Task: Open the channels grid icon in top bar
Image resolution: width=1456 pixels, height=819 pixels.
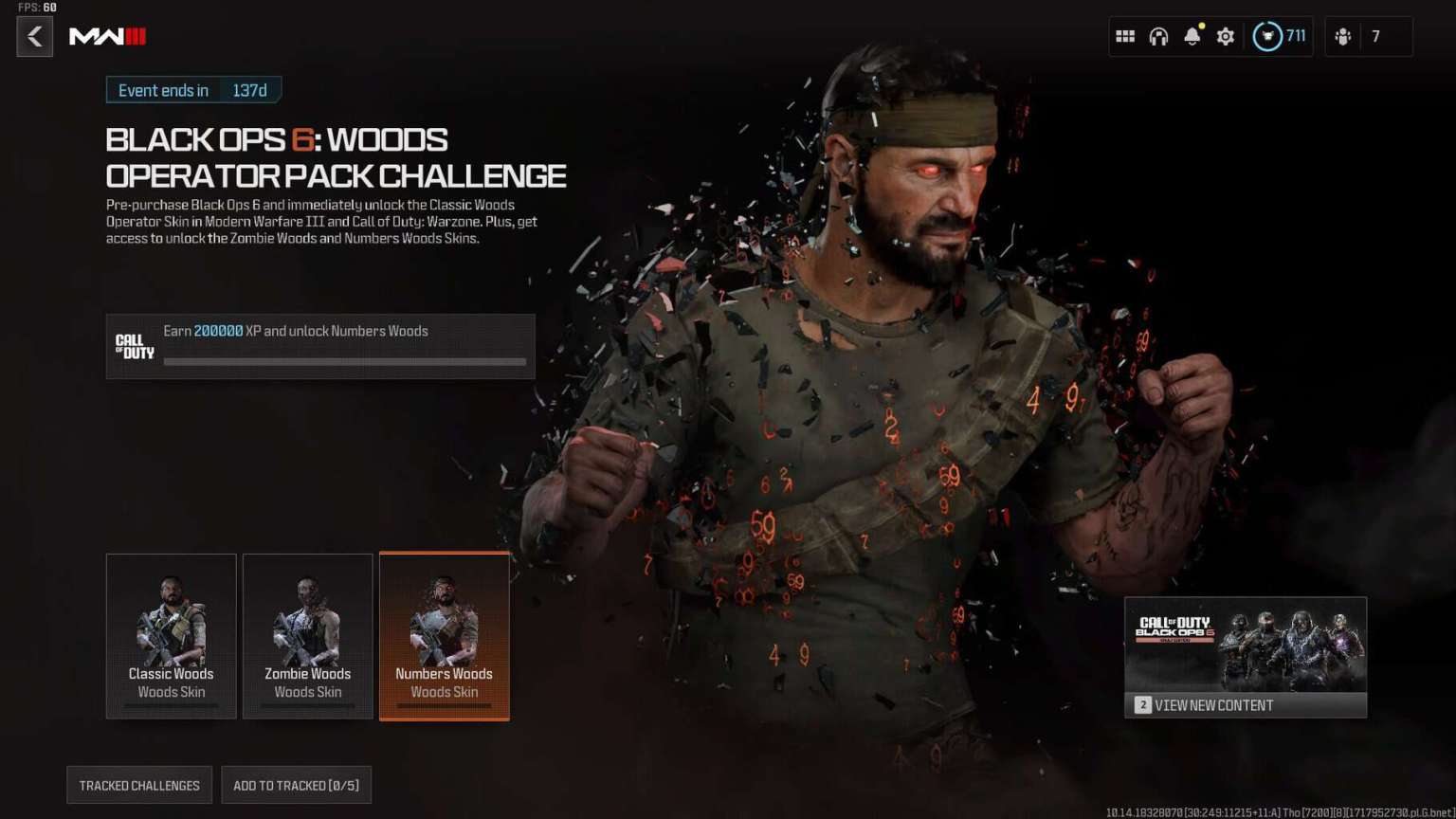Action: tap(1125, 36)
